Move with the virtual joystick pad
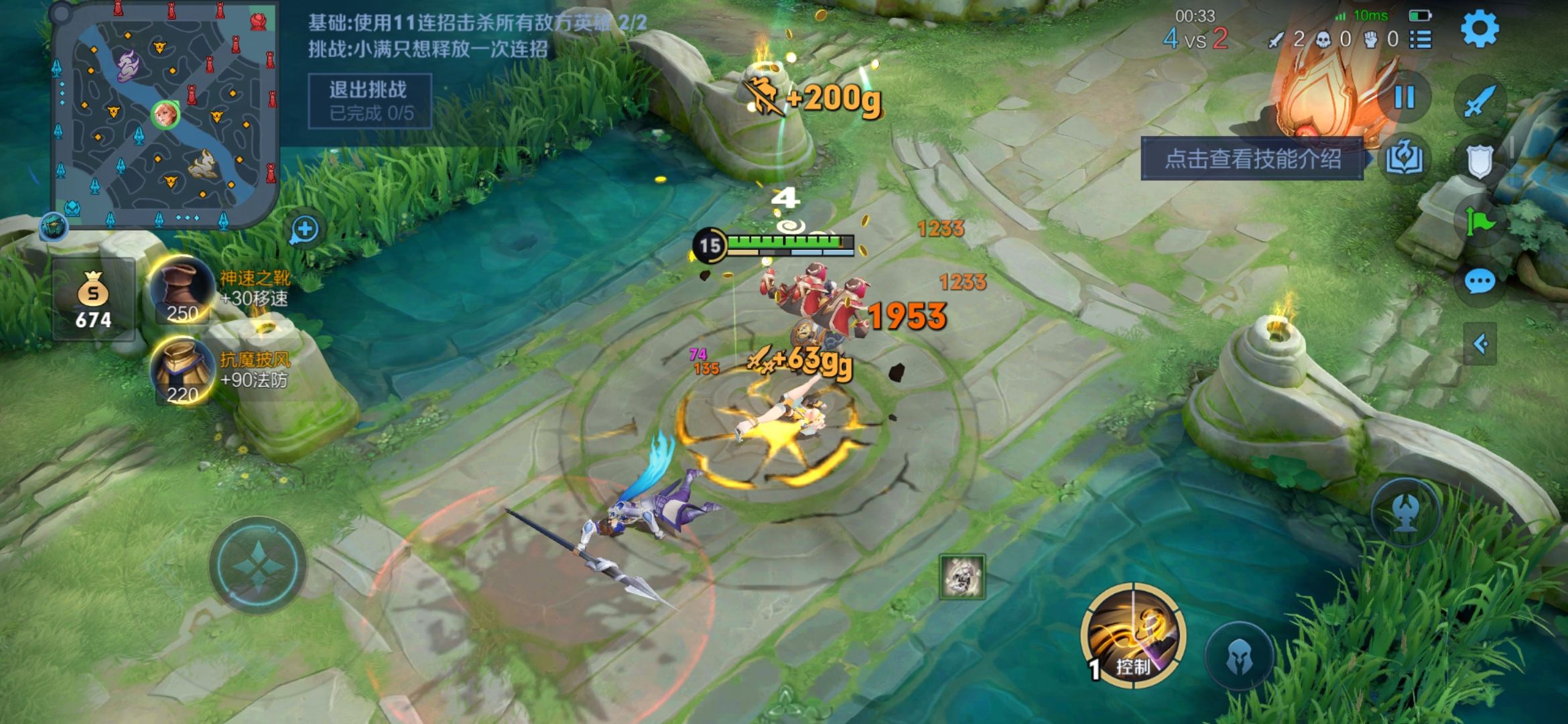 point(258,565)
